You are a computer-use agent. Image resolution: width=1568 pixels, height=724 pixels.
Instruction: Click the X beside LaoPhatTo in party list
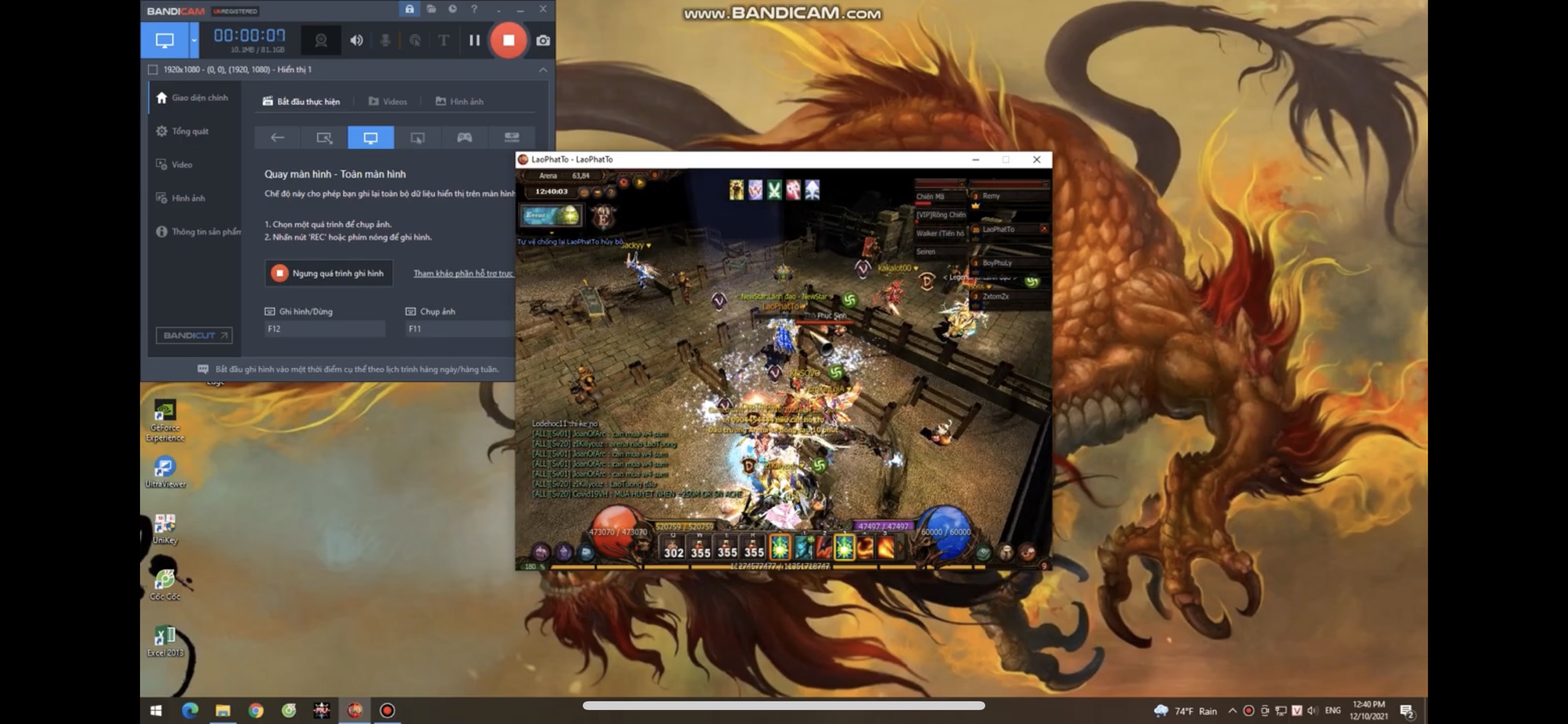[x=1044, y=229]
